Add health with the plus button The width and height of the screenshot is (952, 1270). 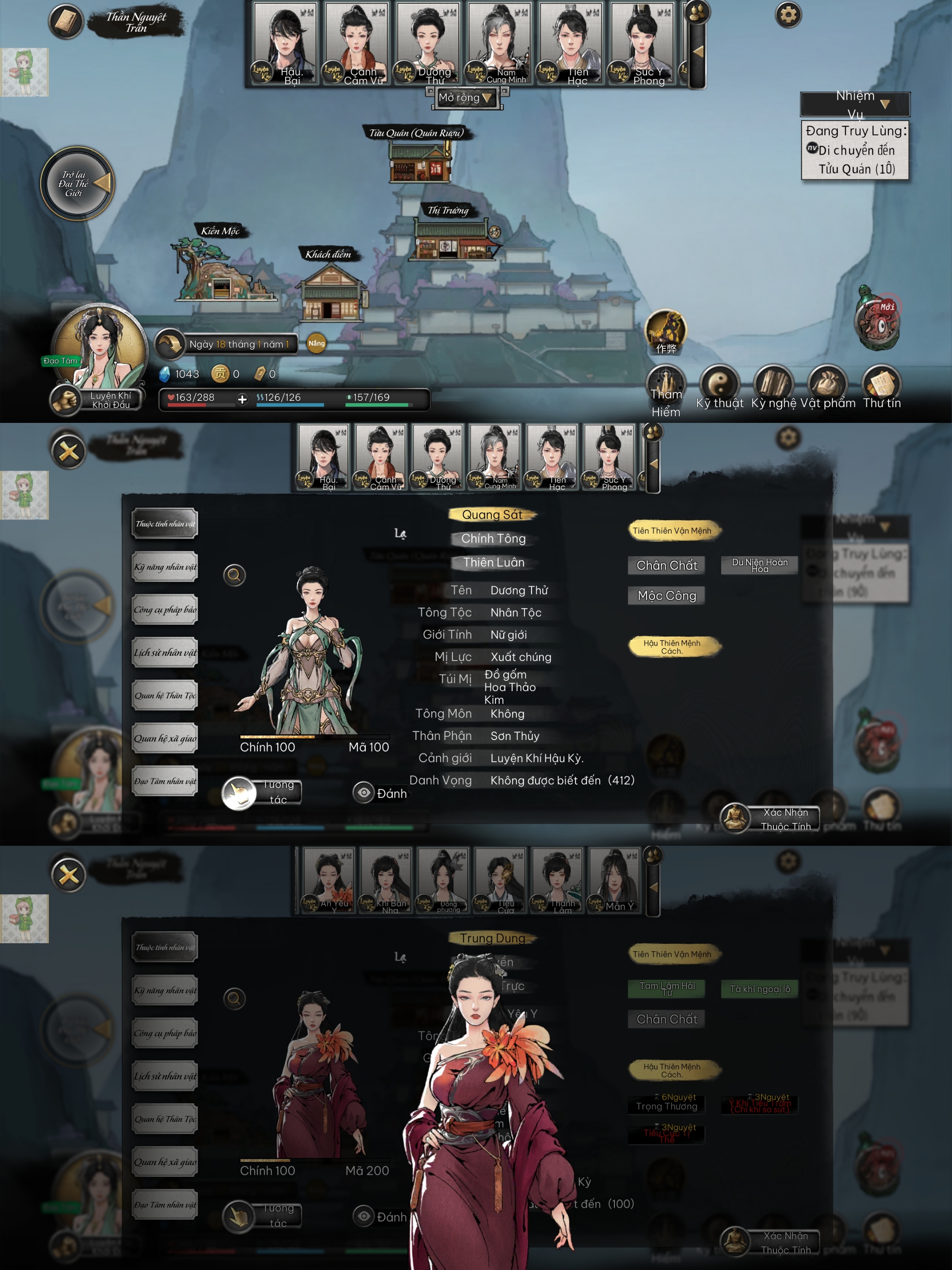(x=242, y=399)
